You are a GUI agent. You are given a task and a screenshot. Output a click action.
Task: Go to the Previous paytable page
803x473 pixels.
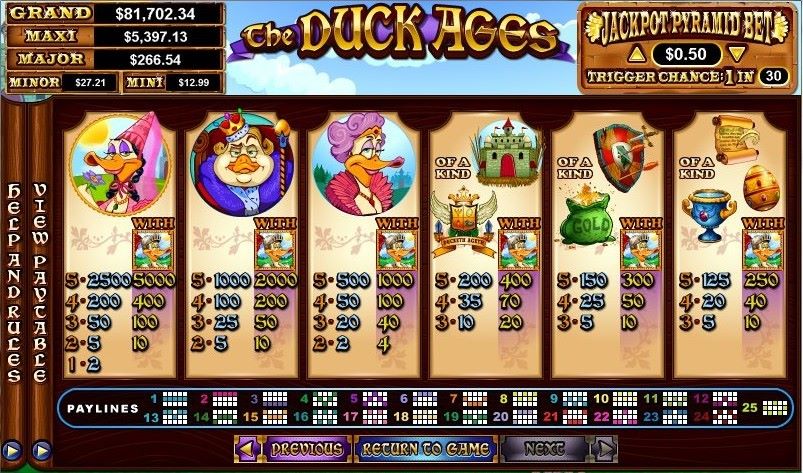coord(306,448)
